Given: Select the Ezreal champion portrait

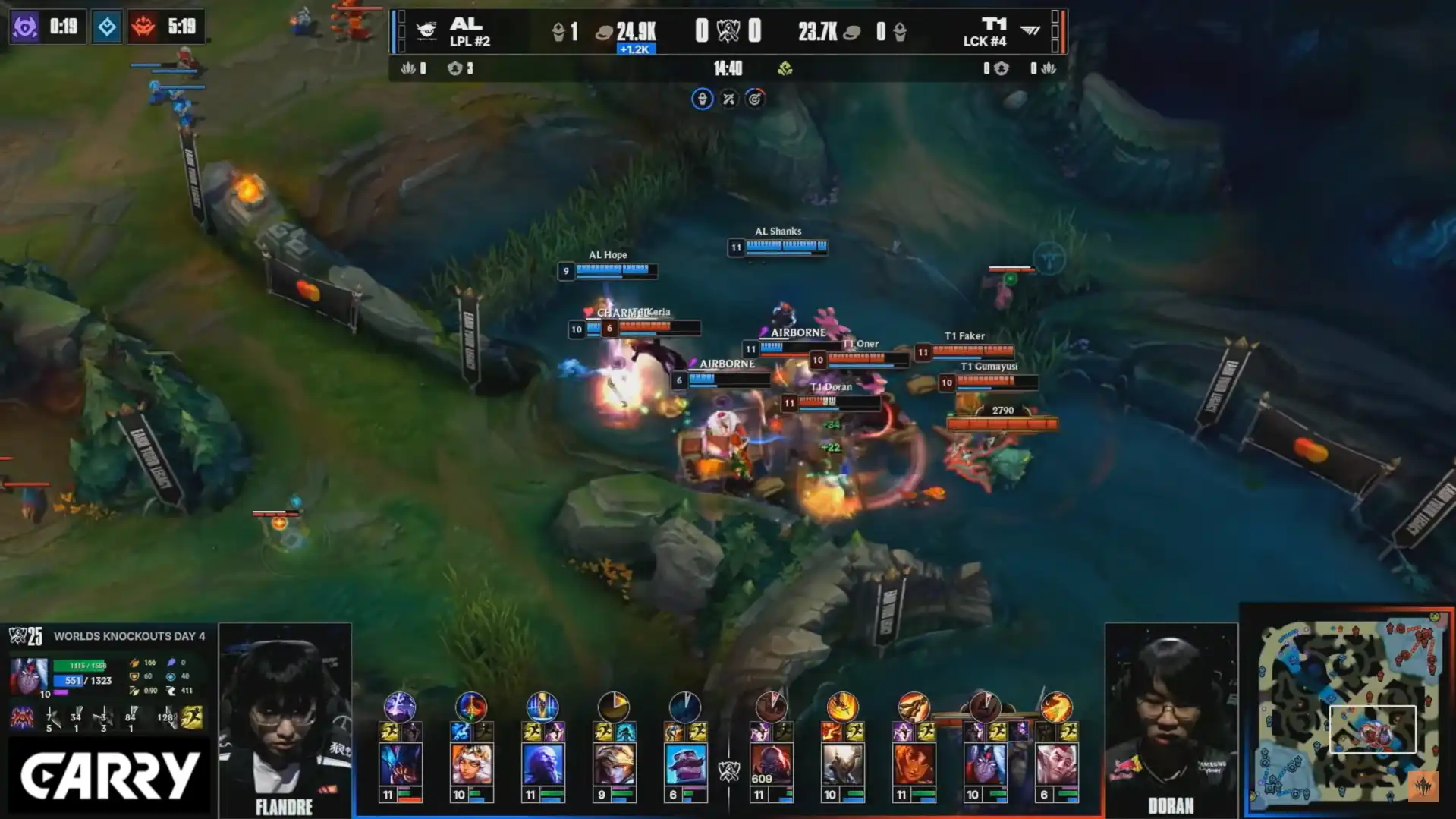Looking at the screenshot, I should click(x=614, y=763).
